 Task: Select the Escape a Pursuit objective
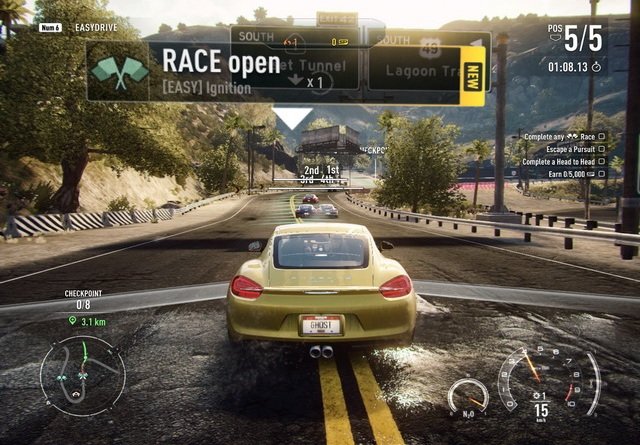point(564,149)
